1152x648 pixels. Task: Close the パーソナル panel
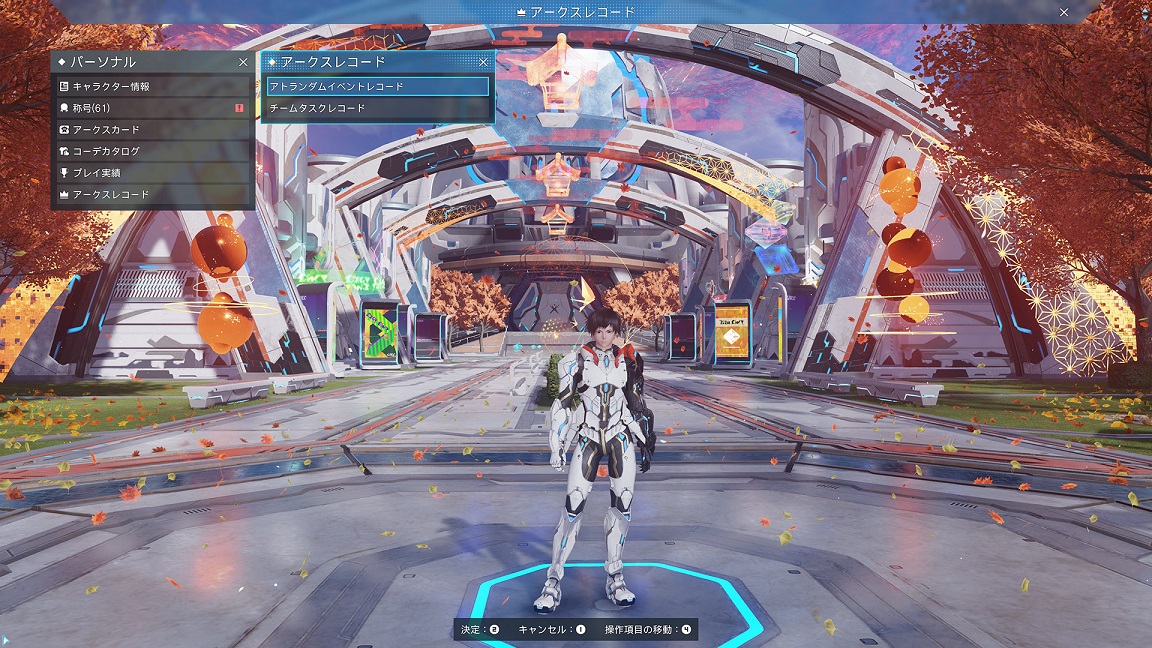point(243,62)
